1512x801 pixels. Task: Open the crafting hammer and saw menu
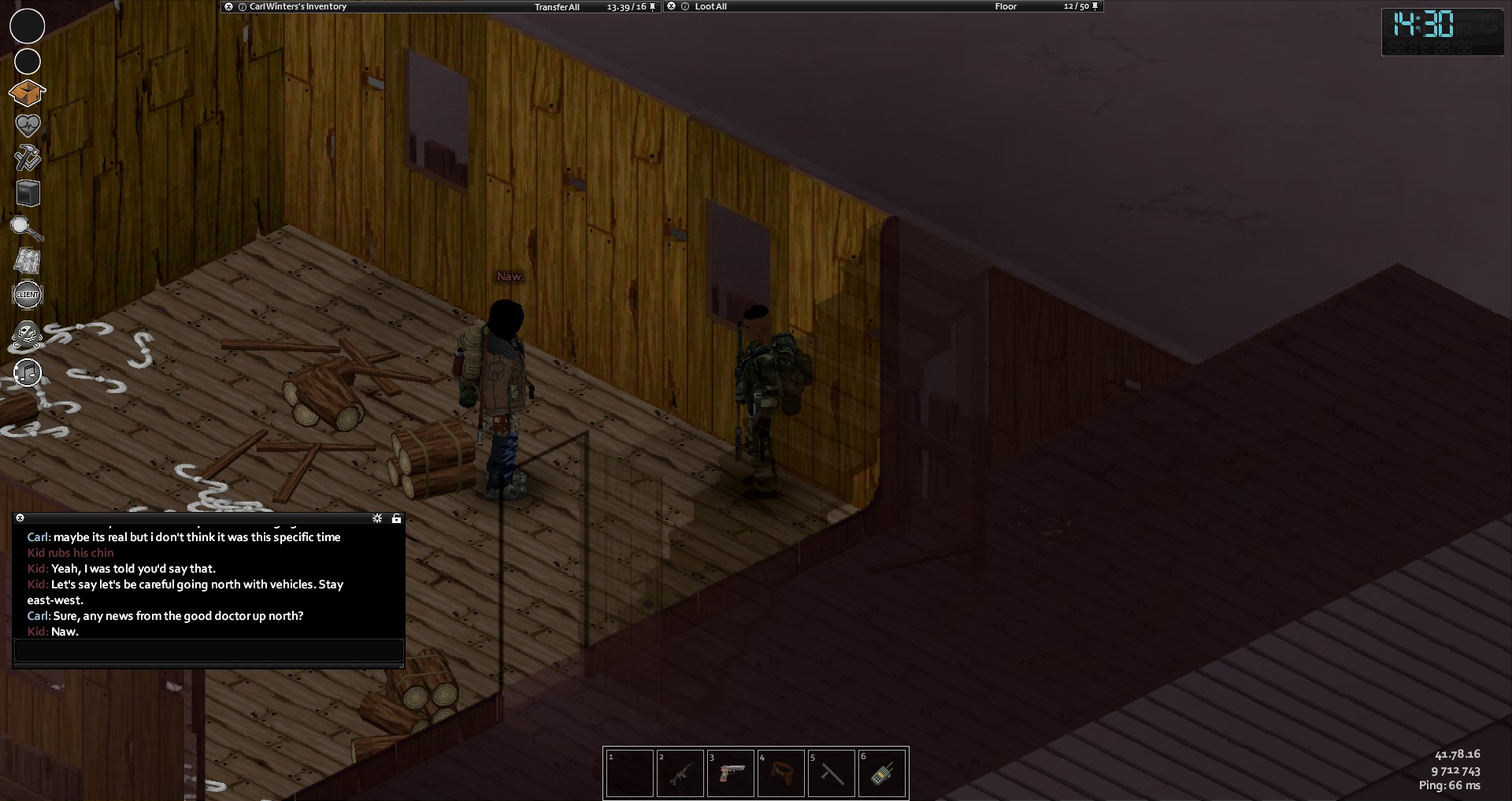(28, 158)
